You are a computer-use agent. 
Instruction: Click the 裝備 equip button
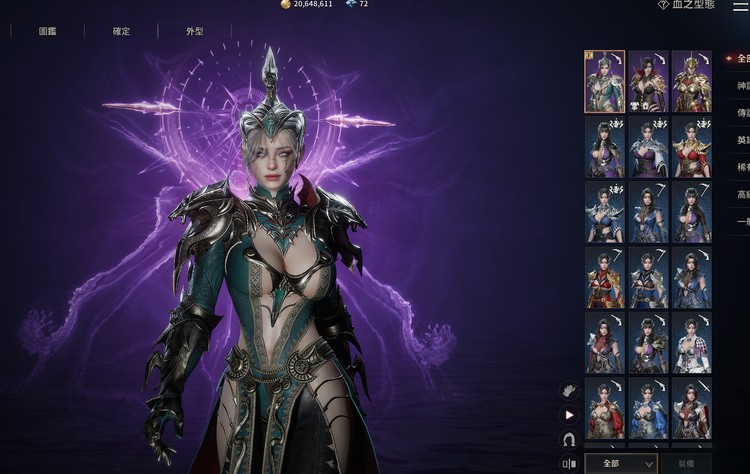pyautogui.click(x=688, y=463)
